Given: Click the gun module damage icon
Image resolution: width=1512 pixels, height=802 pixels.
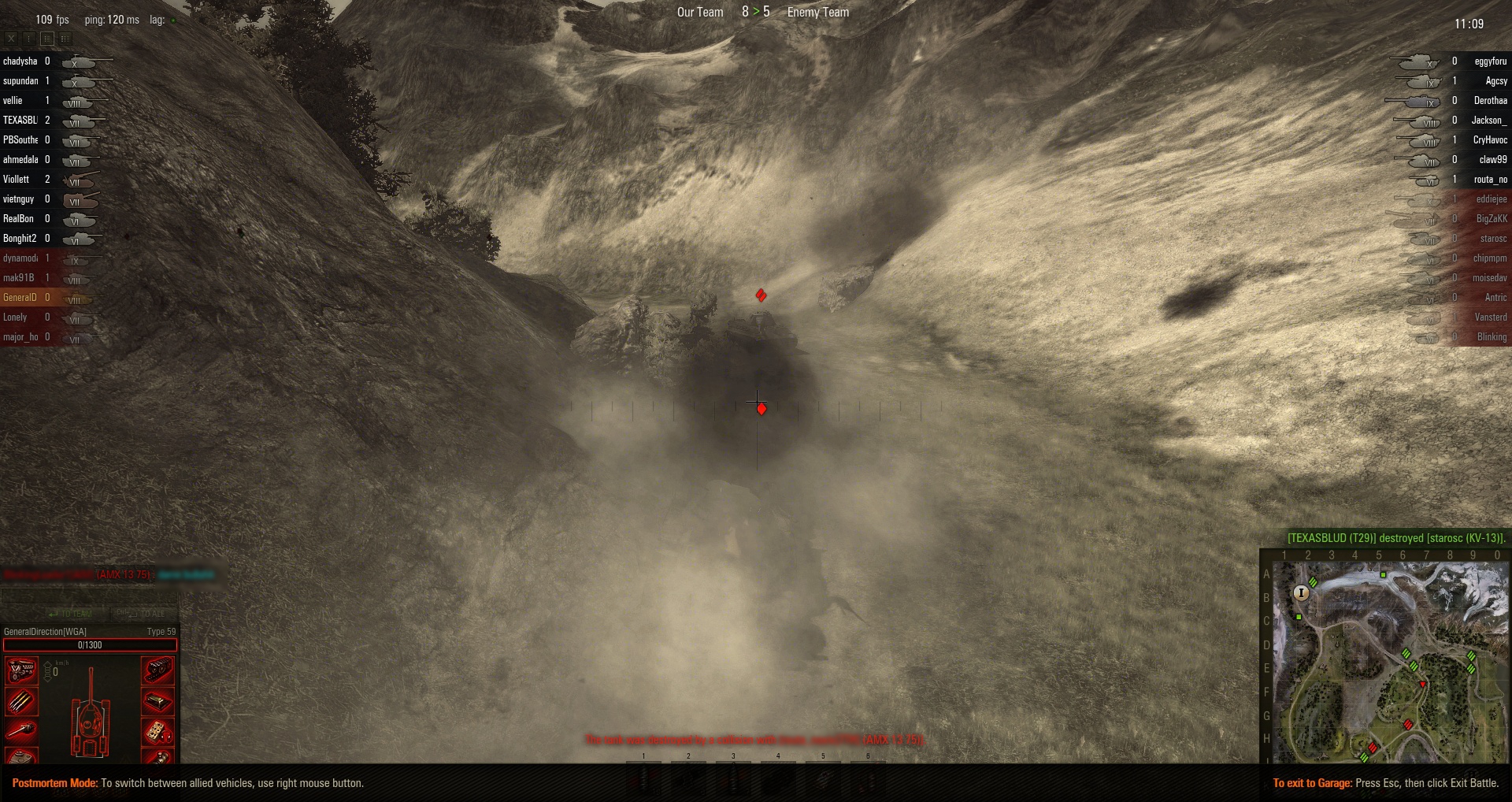Looking at the screenshot, I should (x=21, y=730).
